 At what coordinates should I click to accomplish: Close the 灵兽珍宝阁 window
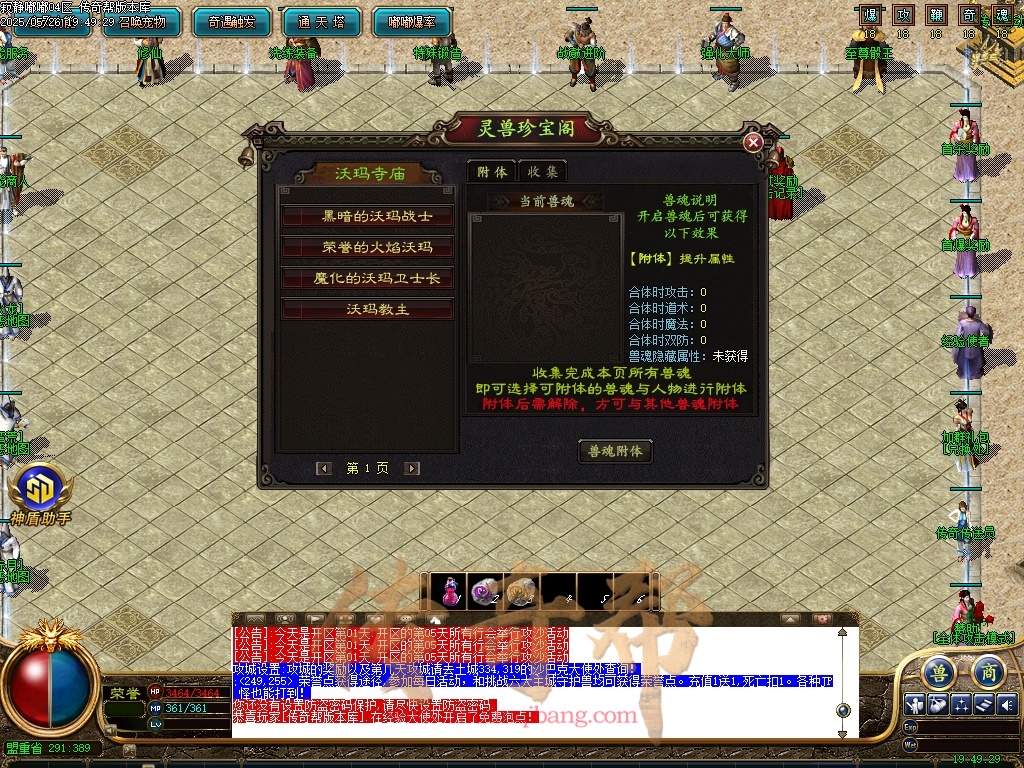754,142
